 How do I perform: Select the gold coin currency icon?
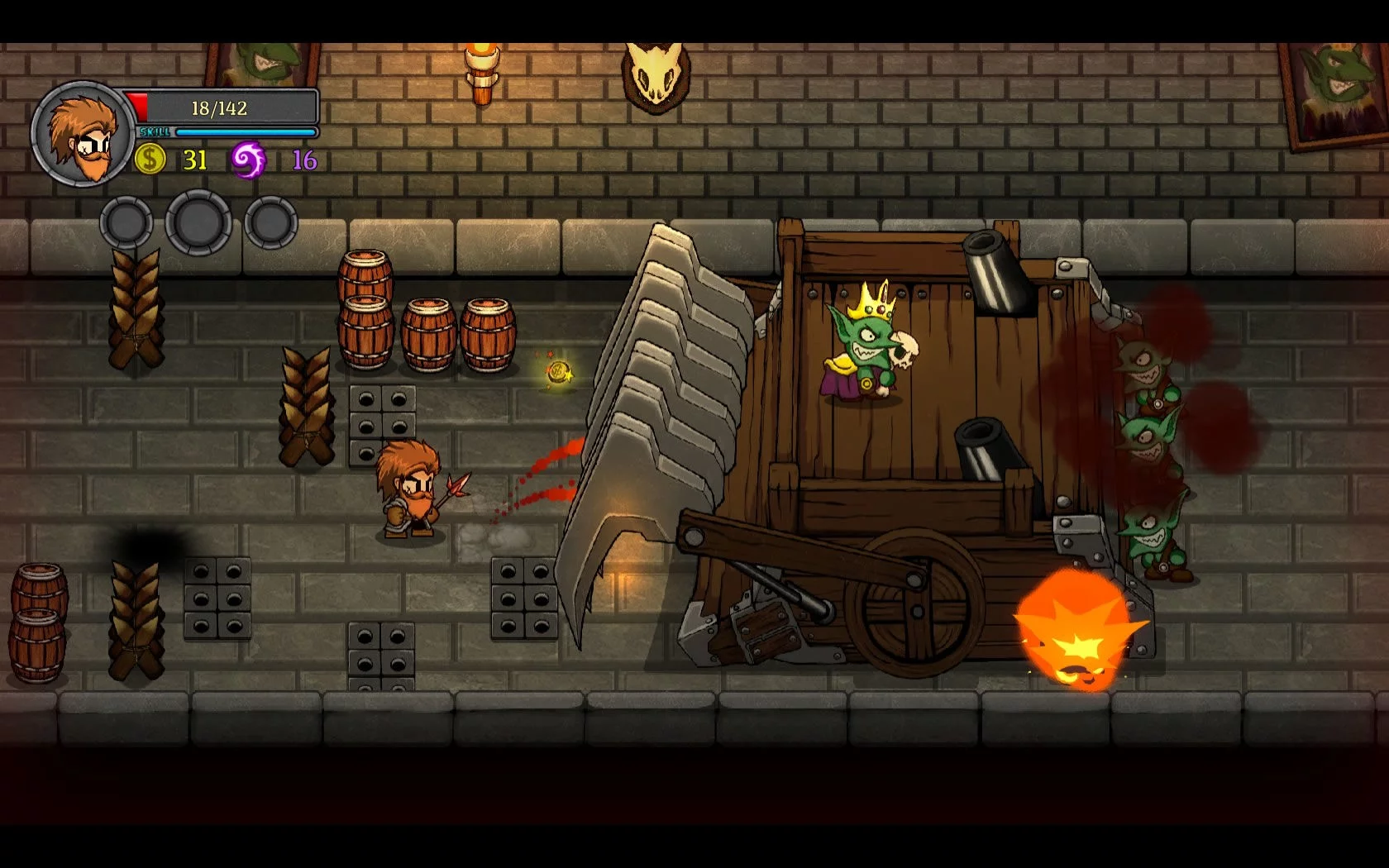pyautogui.click(x=150, y=158)
